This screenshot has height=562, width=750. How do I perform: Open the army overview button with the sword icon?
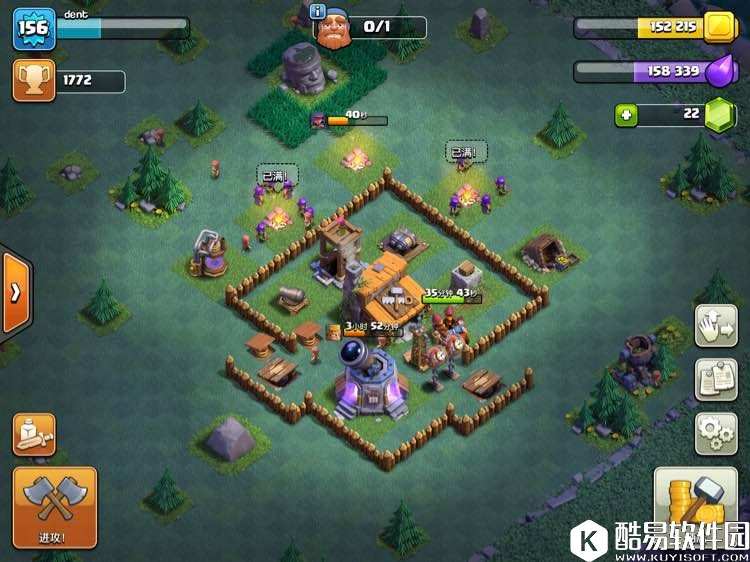coord(34,434)
